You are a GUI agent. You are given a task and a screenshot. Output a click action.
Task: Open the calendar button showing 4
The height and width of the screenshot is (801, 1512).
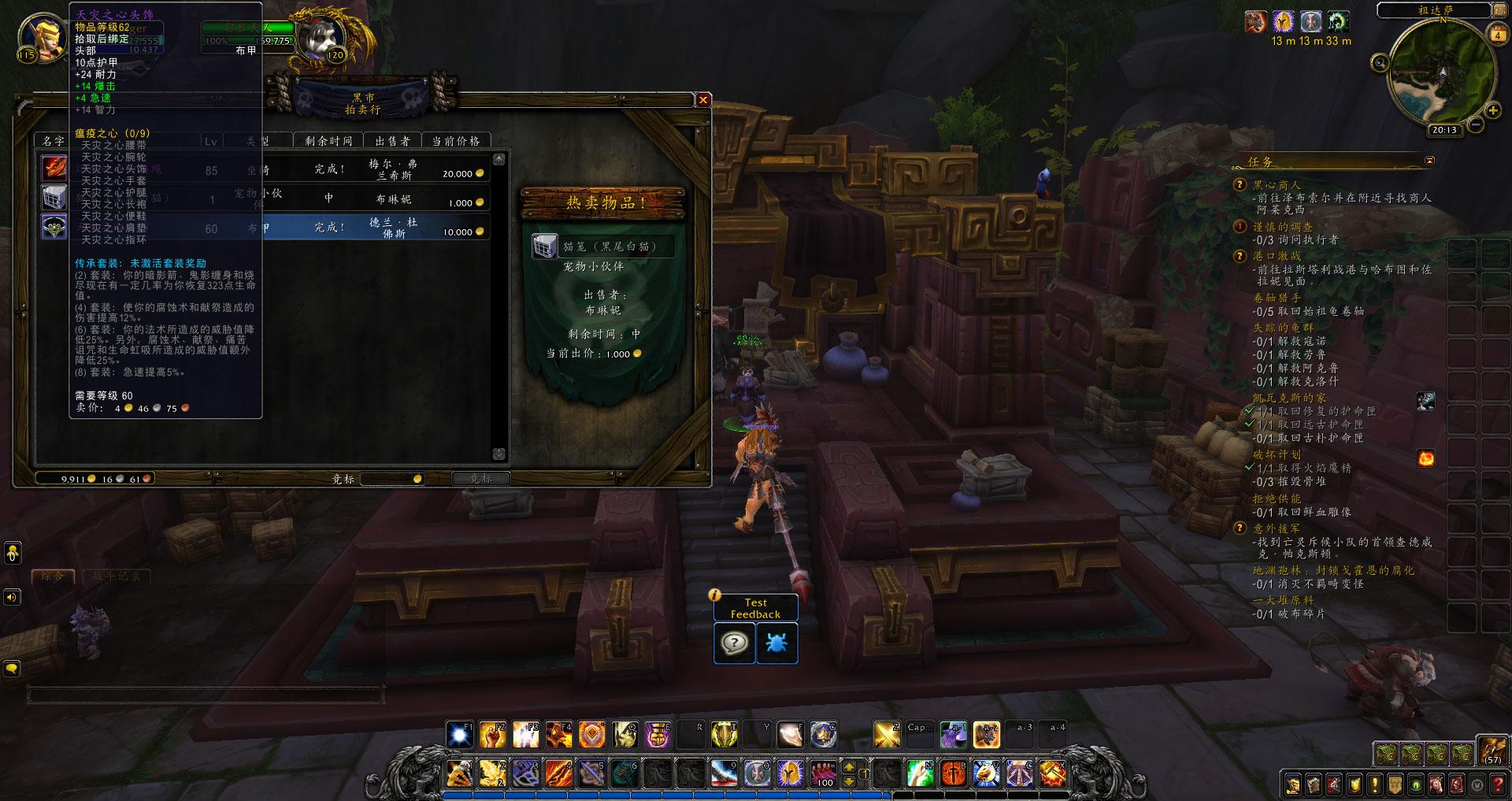[1497, 35]
